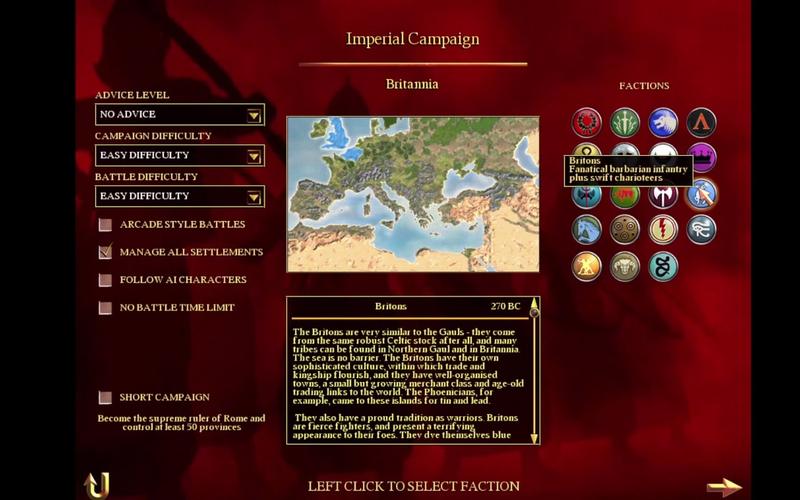800x500 pixels.
Task: Pick the blue wolf-head faction
Action: coord(663,122)
